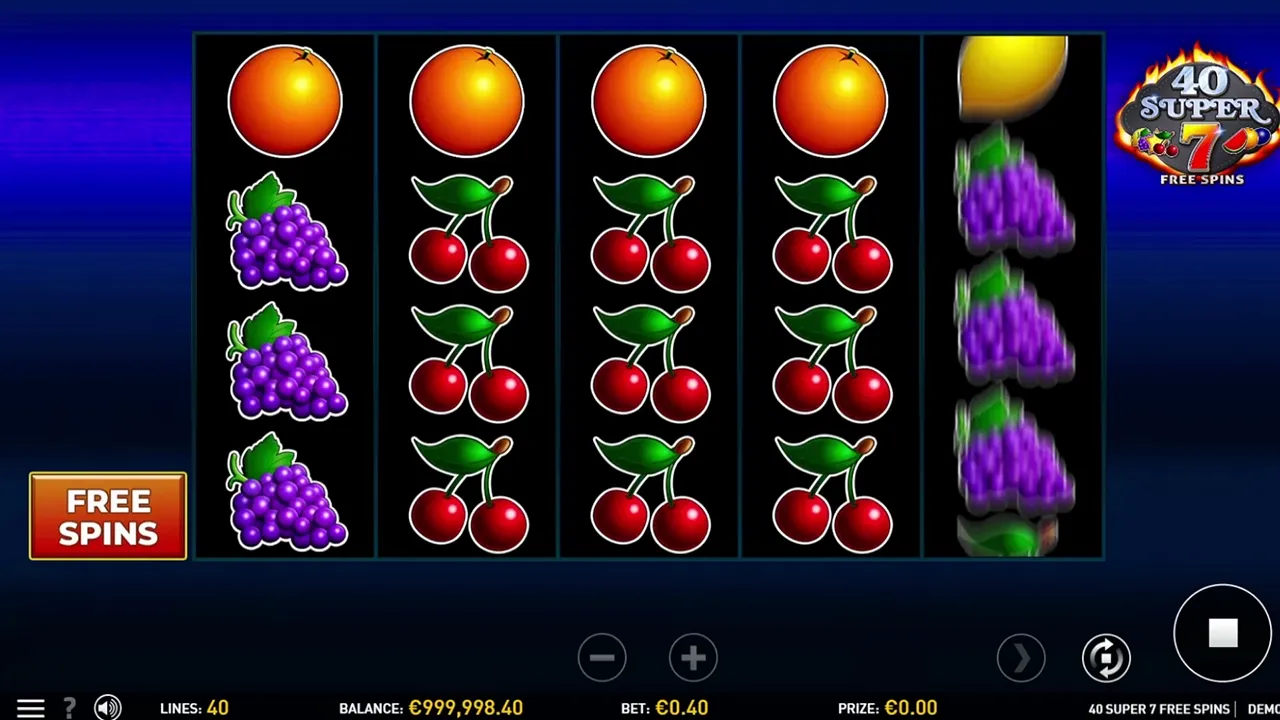Decrease the bet with the minus button

pyautogui.click(x=602, y=658)
